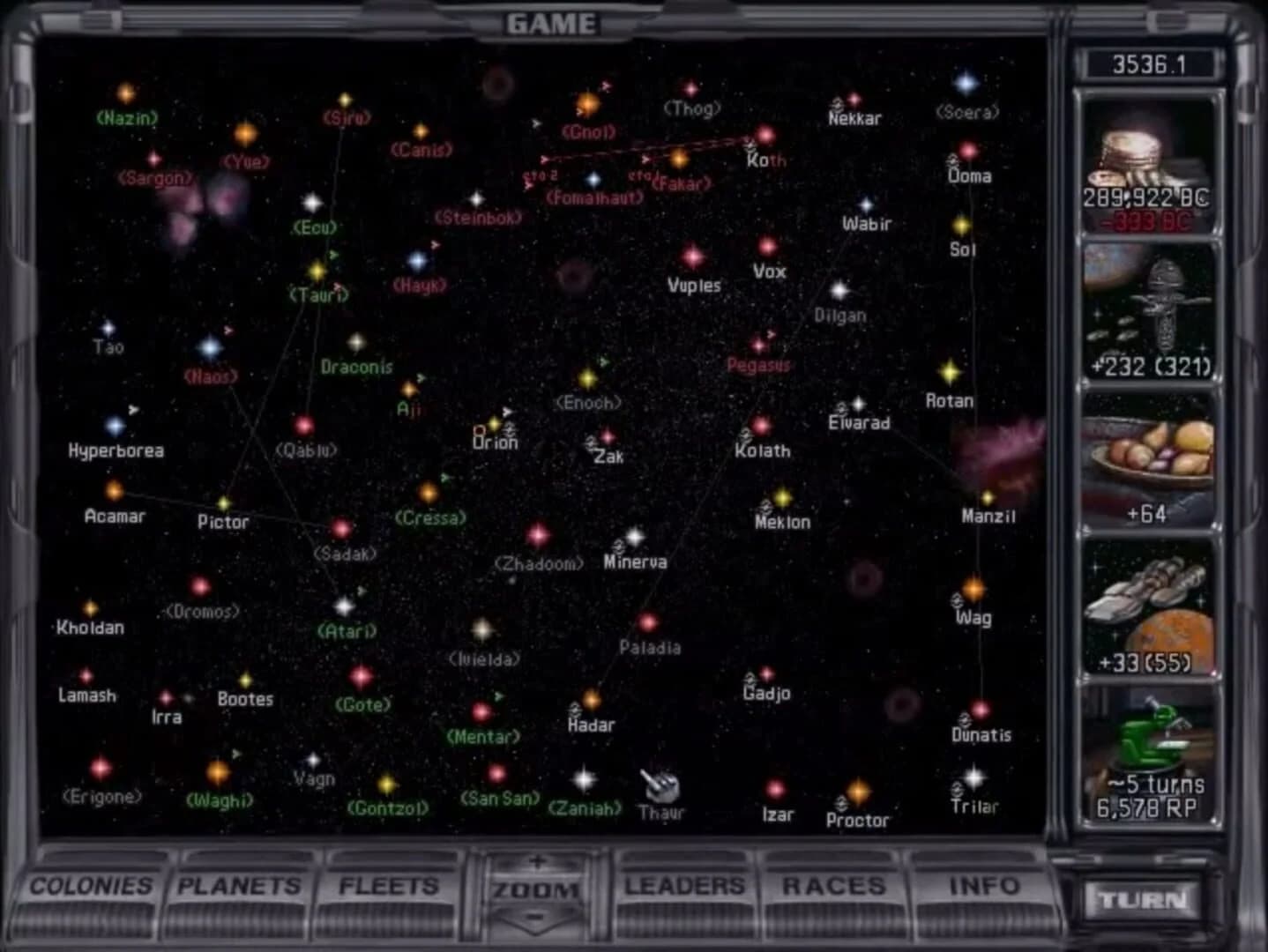
Task: Open the INFO screen
Action: coord(984,887)
